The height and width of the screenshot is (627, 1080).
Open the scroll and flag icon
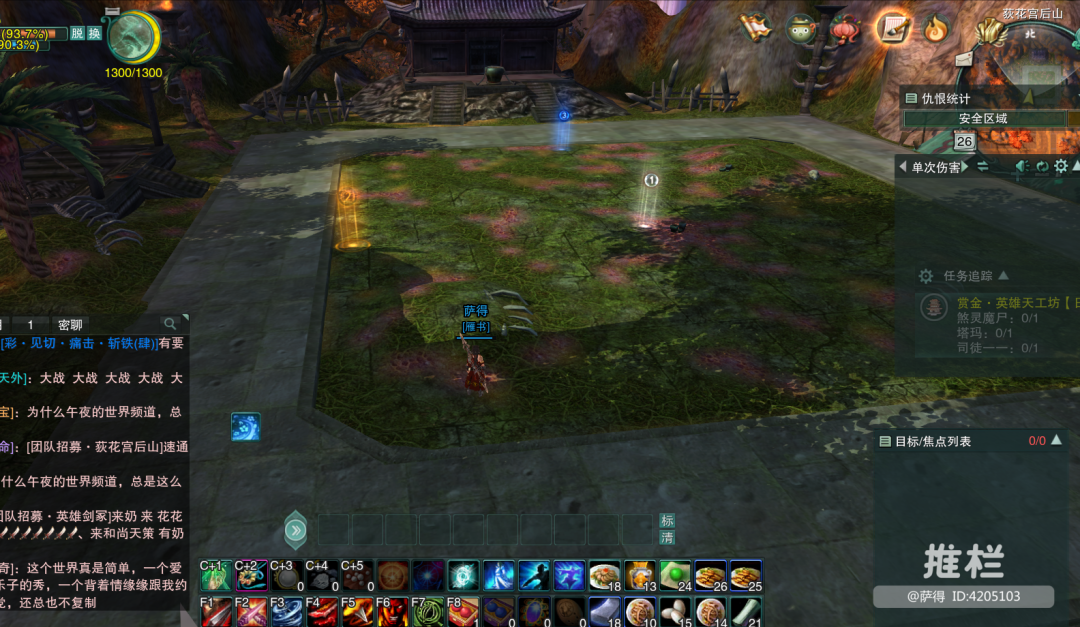pos(756,27)
